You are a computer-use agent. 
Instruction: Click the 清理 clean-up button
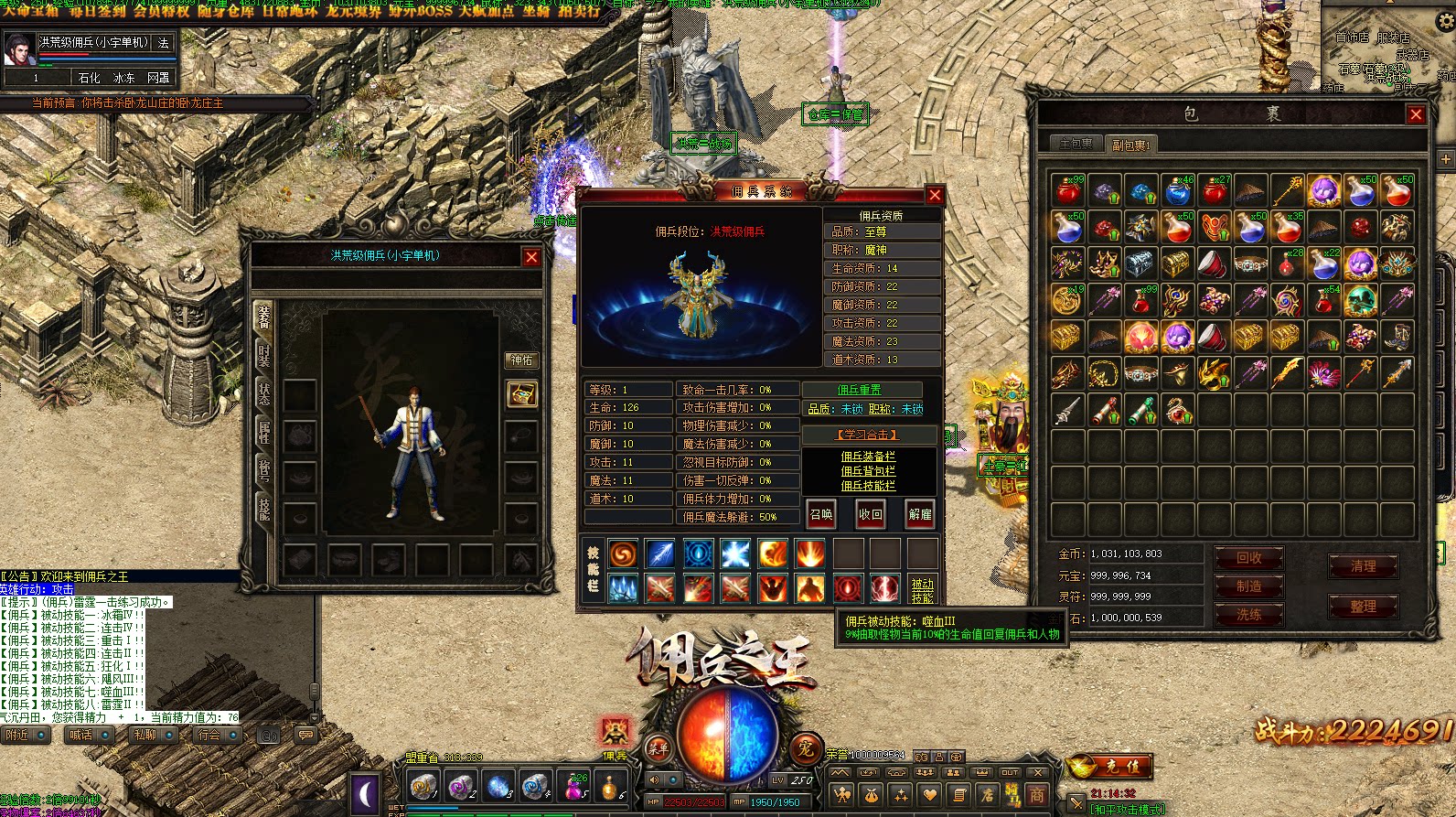tap(1363, 566)
